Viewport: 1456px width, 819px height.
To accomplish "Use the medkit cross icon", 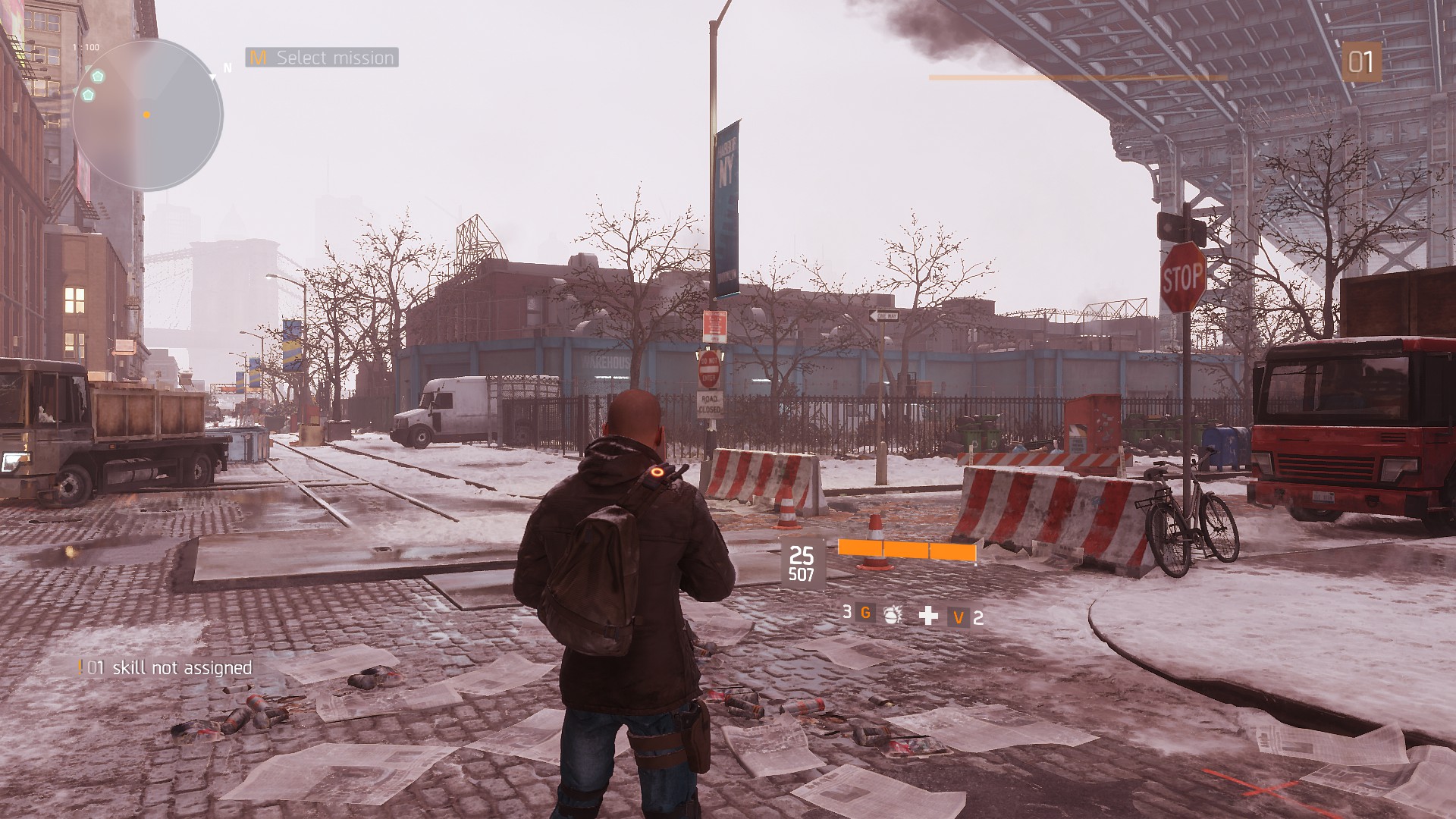I will [928, 616].
